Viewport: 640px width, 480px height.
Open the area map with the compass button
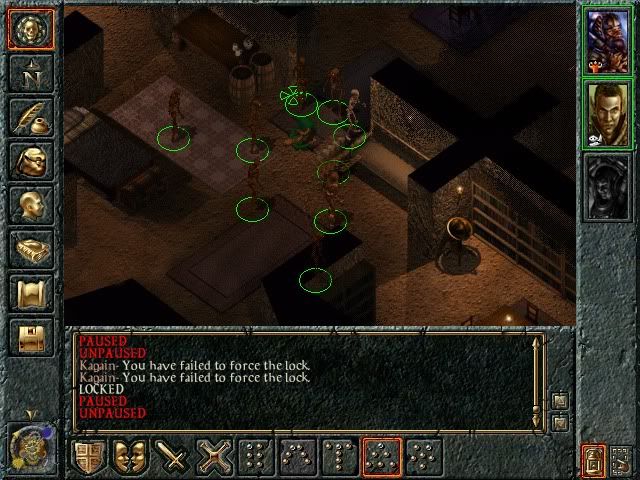pos(30,73)
